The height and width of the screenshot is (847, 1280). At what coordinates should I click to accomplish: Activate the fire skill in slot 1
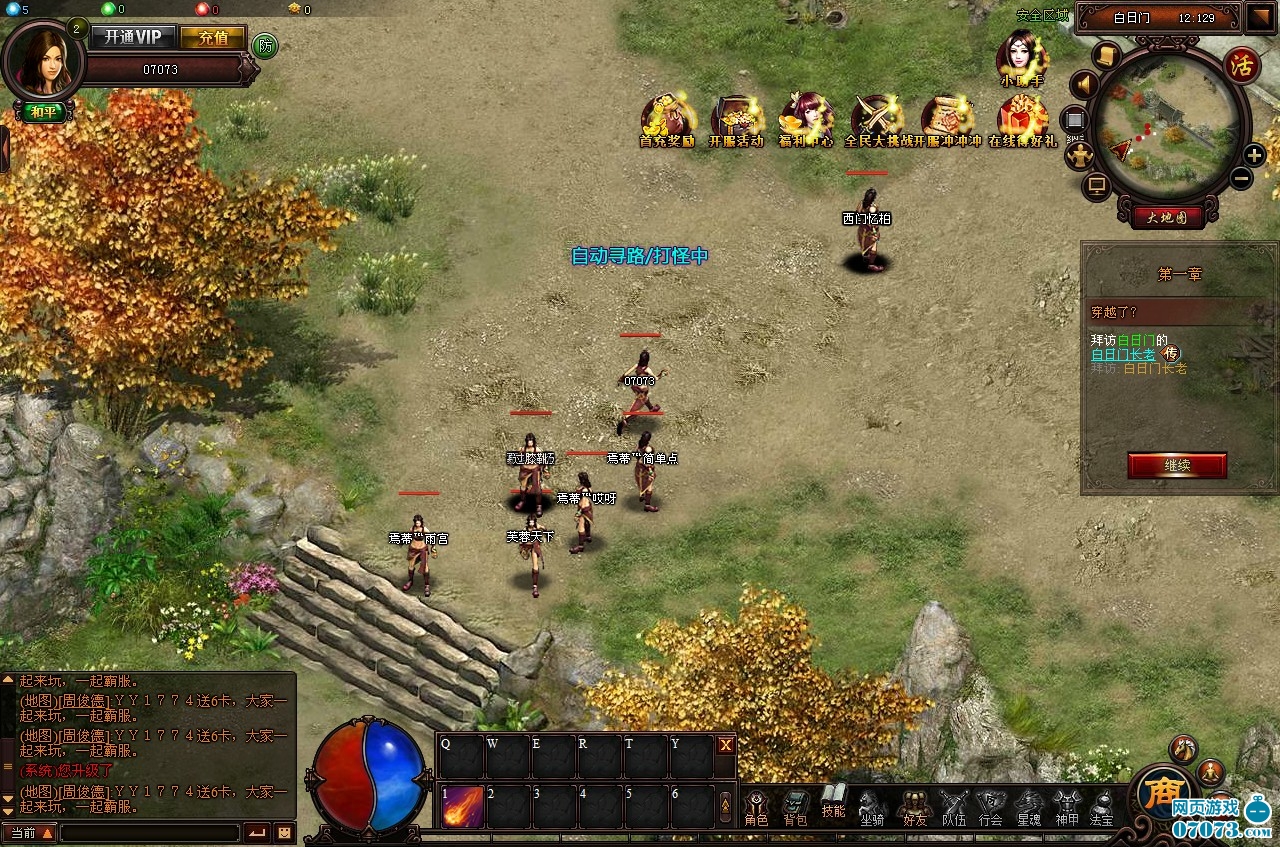pos(463,807)
